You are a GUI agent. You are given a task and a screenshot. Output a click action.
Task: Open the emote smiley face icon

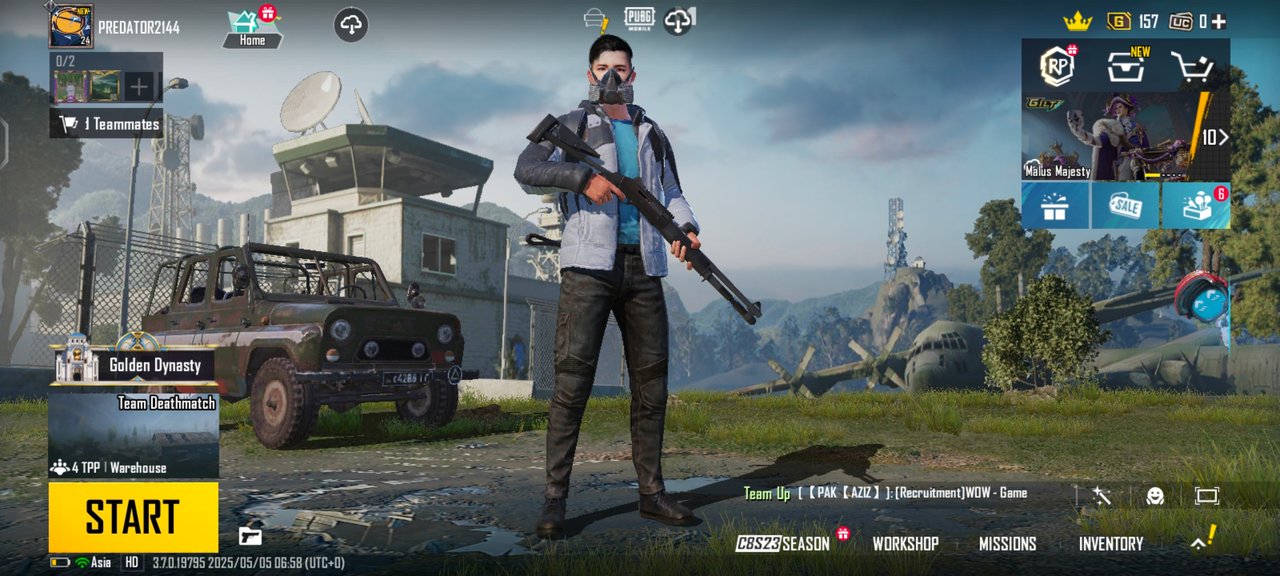[x=1154, y=496]
